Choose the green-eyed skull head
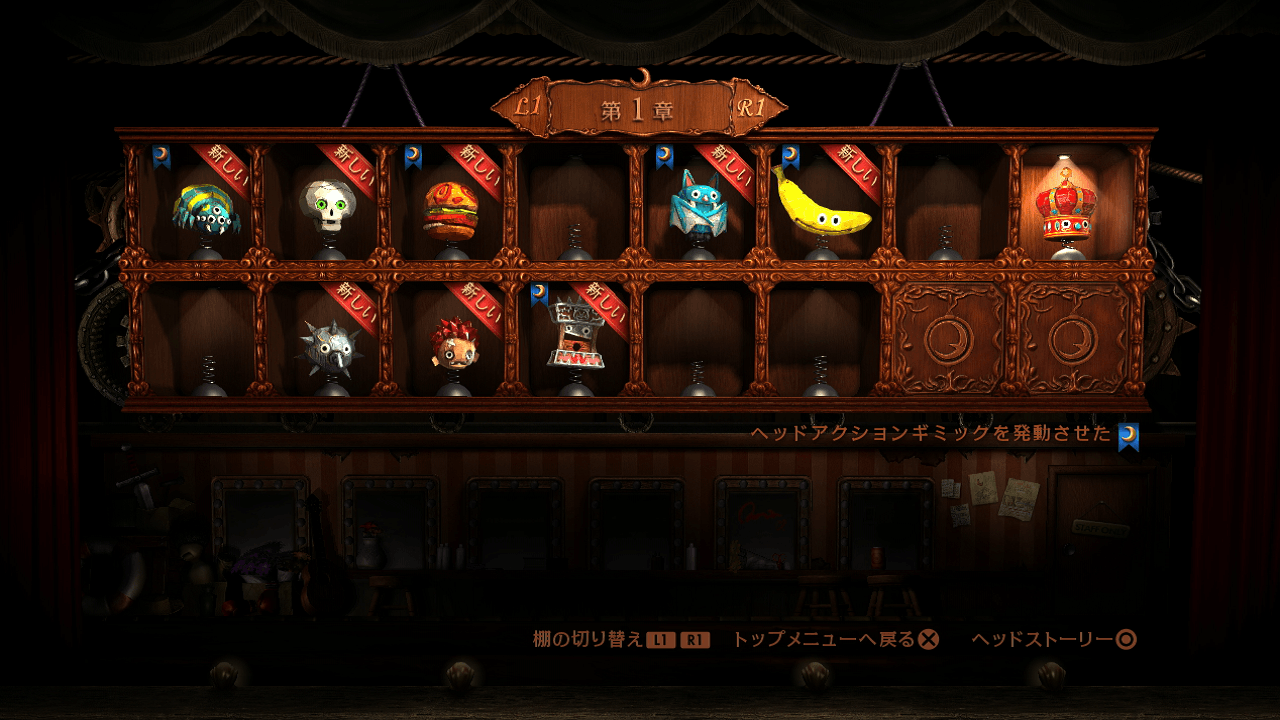 click(328, 205)
